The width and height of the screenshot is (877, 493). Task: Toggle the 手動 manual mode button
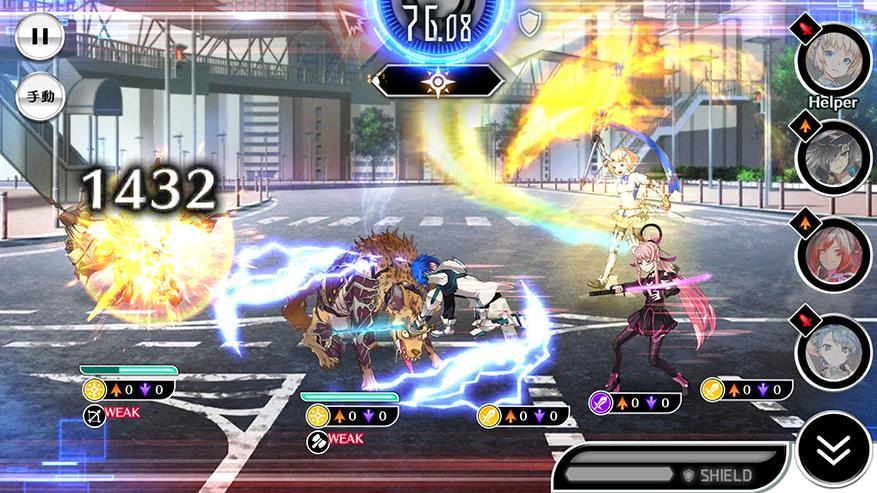pyautogui.click(x=40, y=98)
